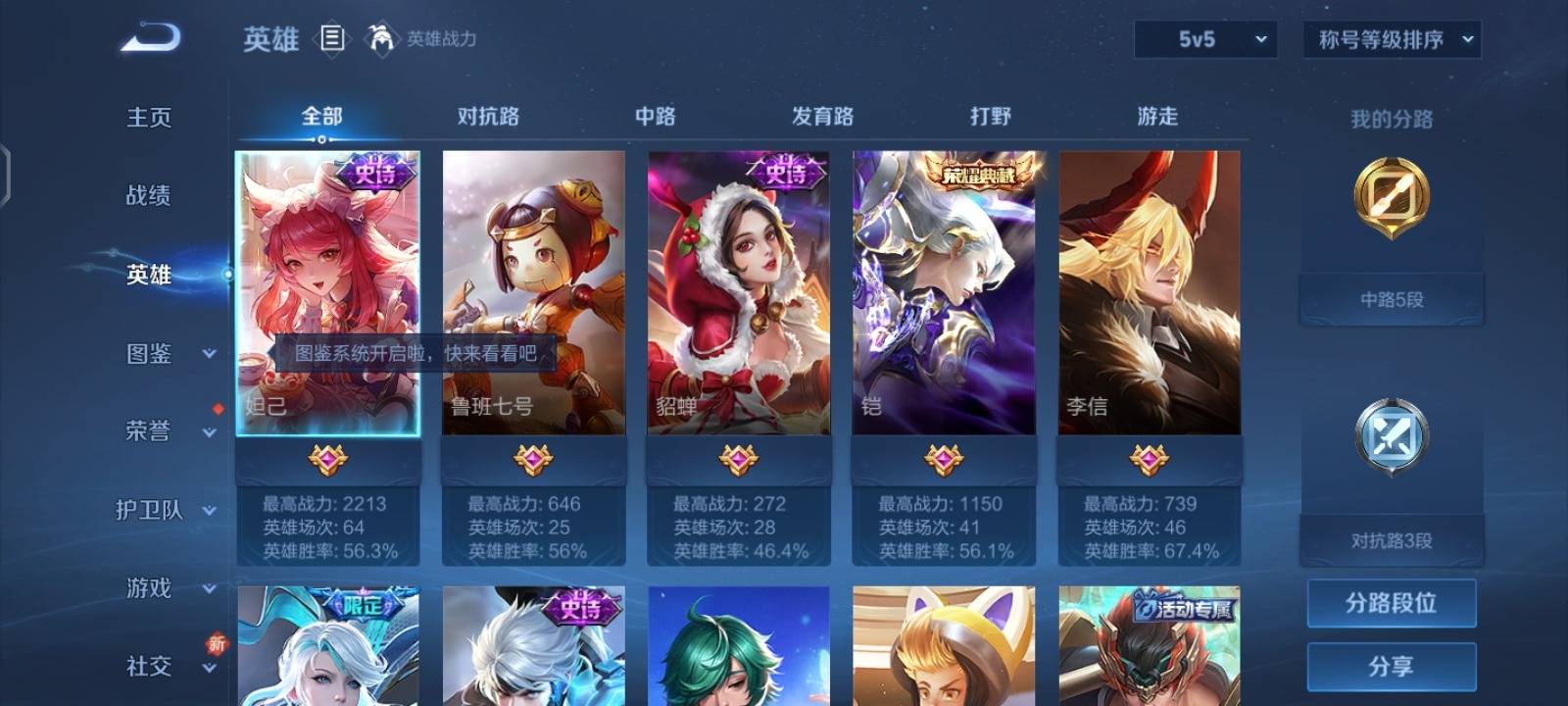Select the 妲己 hero card
The width and height of the screenshot is (1568, 706).
[x=328, y=292]
